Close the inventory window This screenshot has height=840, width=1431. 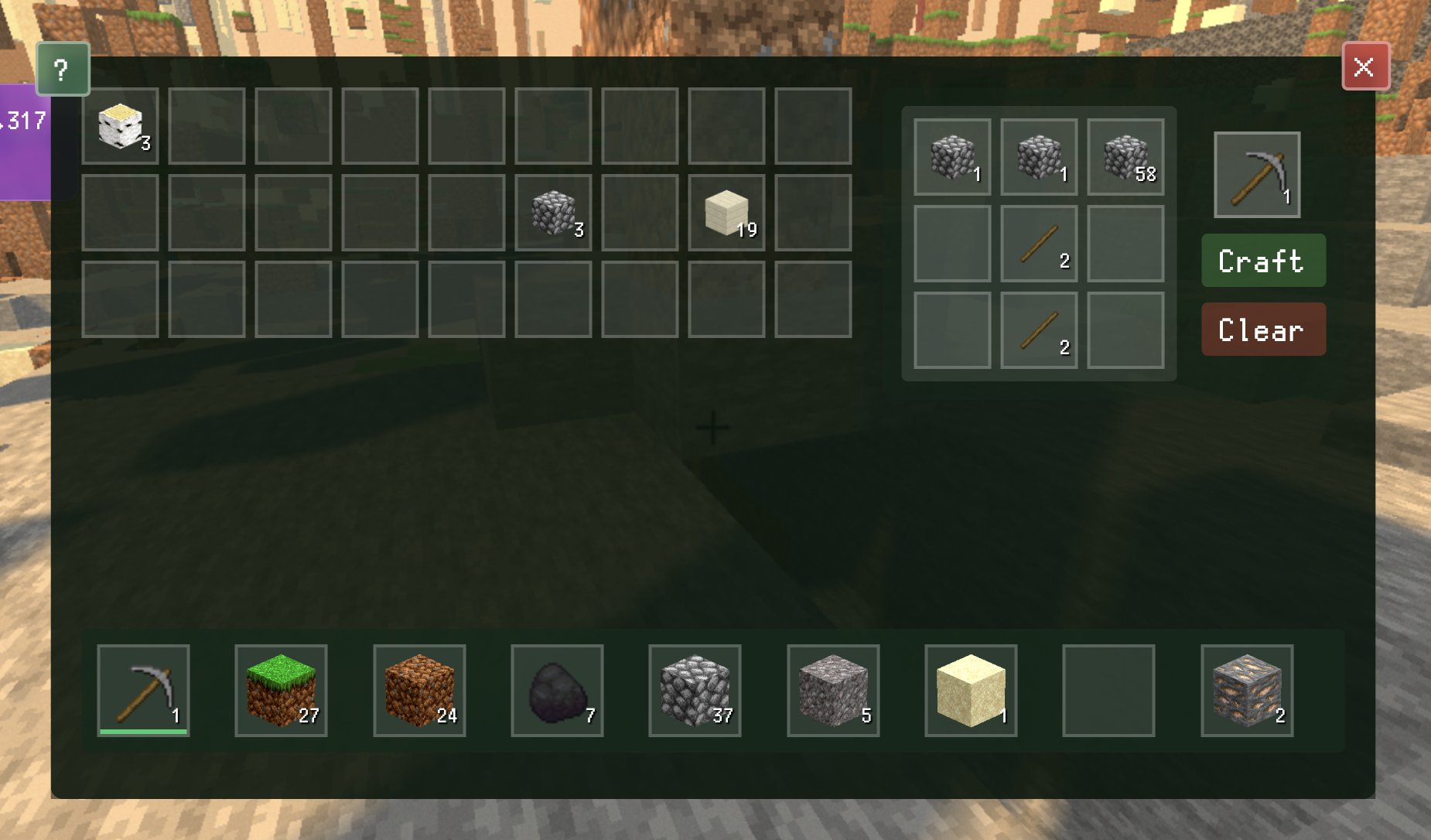pos(1364,67)
